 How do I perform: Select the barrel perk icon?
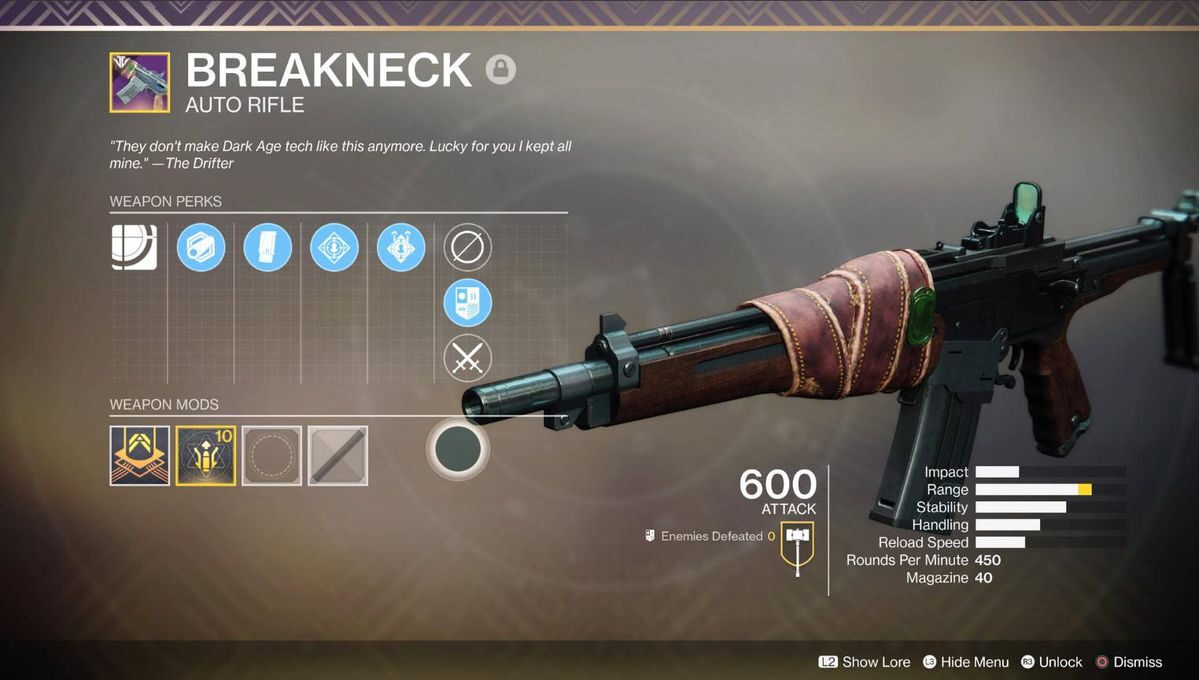click(x=201, y=247)
